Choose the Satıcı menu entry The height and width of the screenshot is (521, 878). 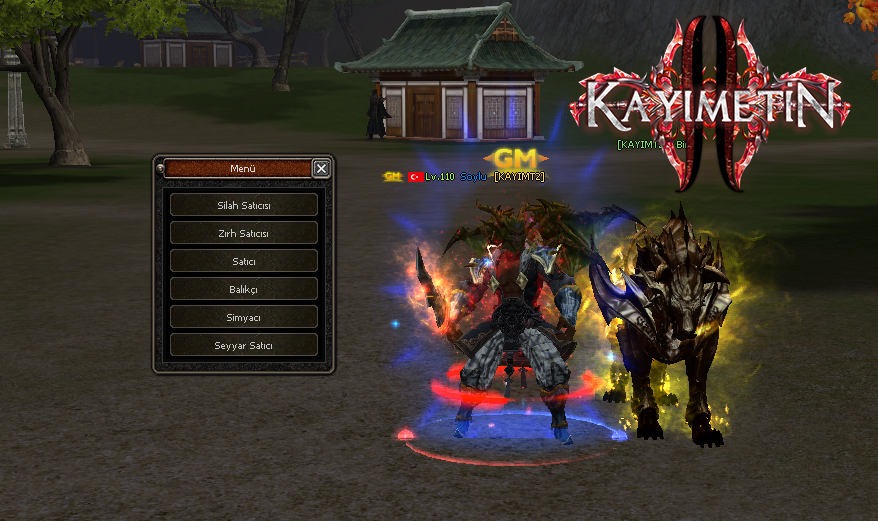click(x=244, y=261)
